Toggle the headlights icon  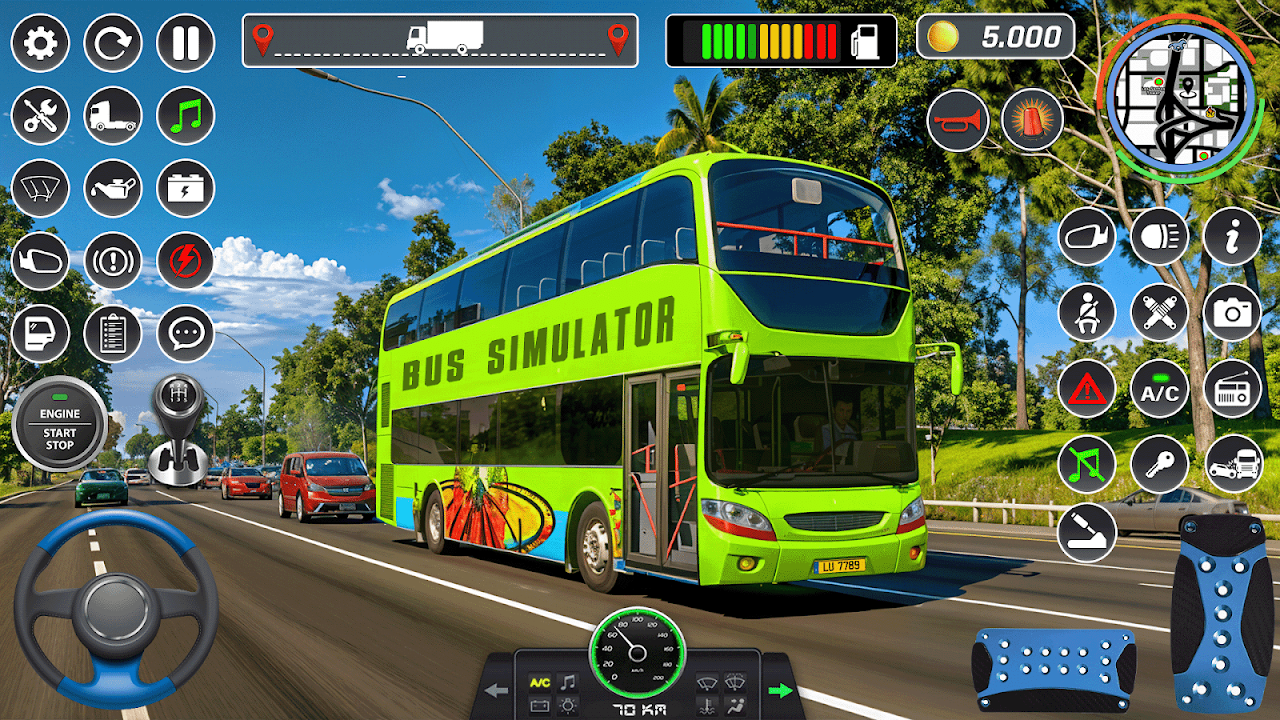click(x=1159, y=237)
